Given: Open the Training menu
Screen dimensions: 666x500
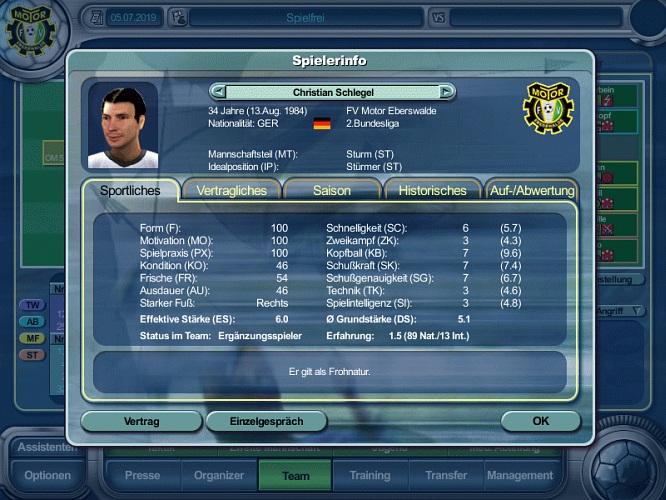Looking at the screenshot, I should tap(370, 476).
